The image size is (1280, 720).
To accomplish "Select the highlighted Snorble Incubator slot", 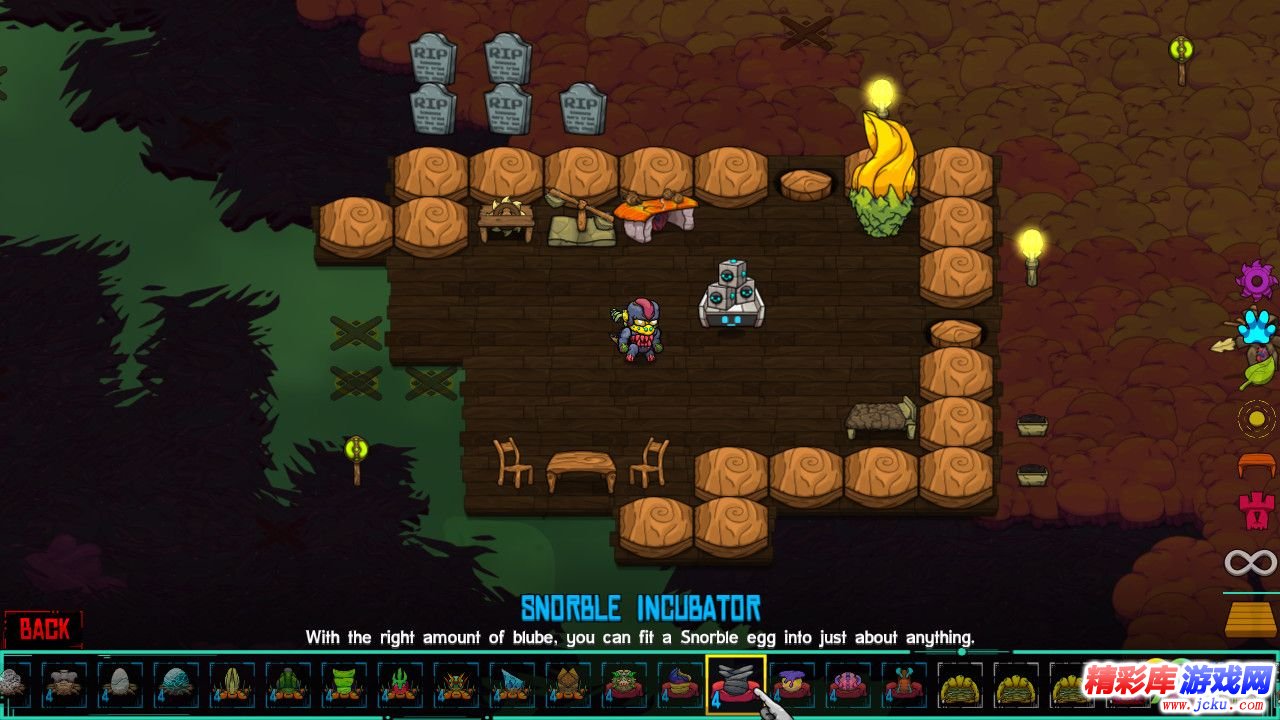I will click(736, 685).
